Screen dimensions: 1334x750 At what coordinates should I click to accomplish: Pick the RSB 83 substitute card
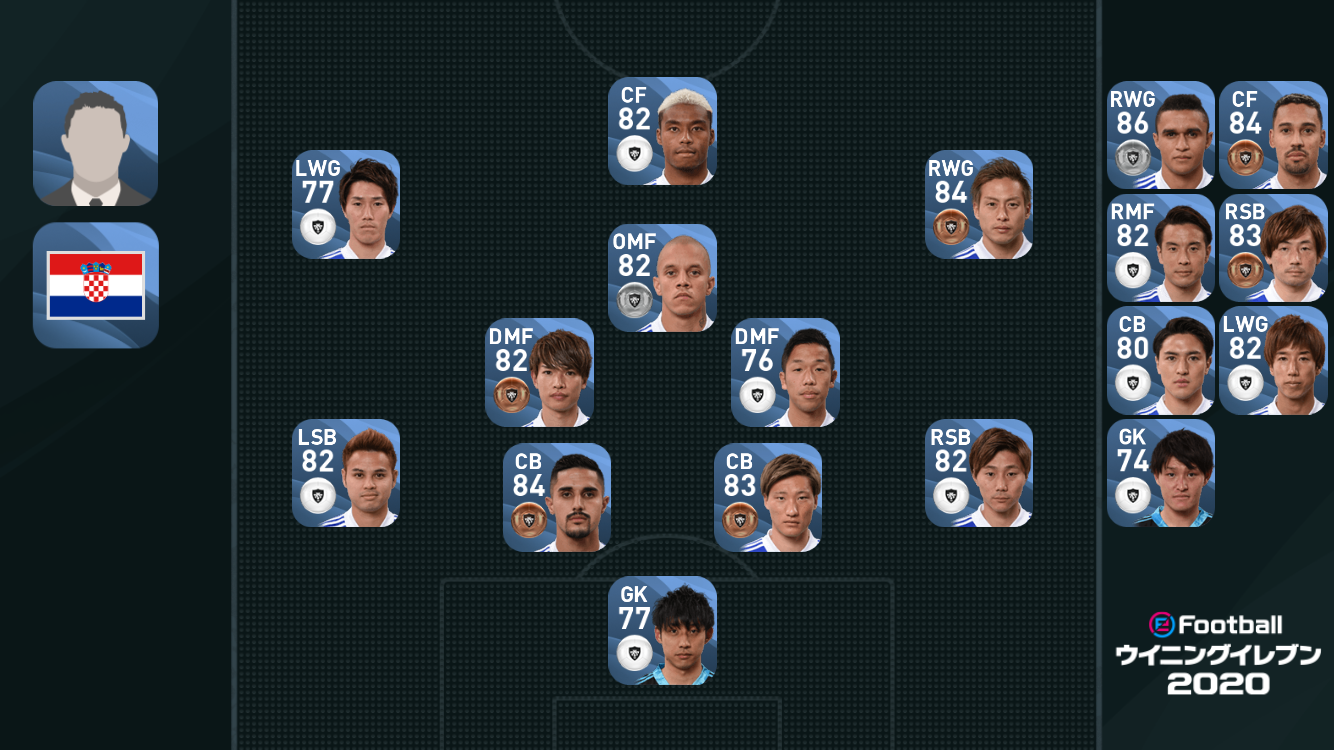click(1273, 248)
